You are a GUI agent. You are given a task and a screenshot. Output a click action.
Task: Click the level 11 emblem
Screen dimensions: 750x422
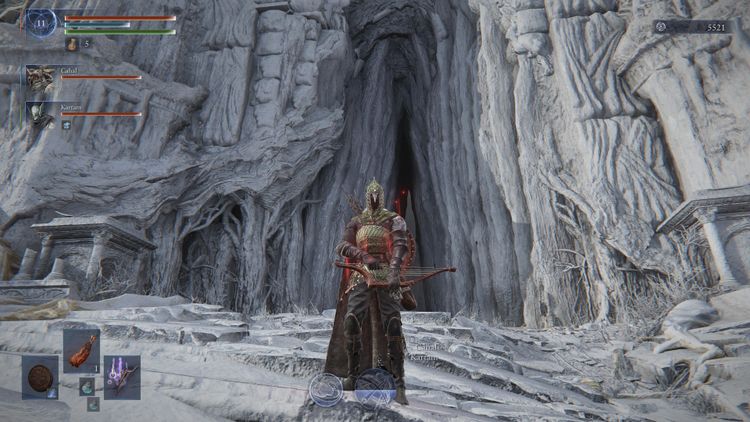41,22
